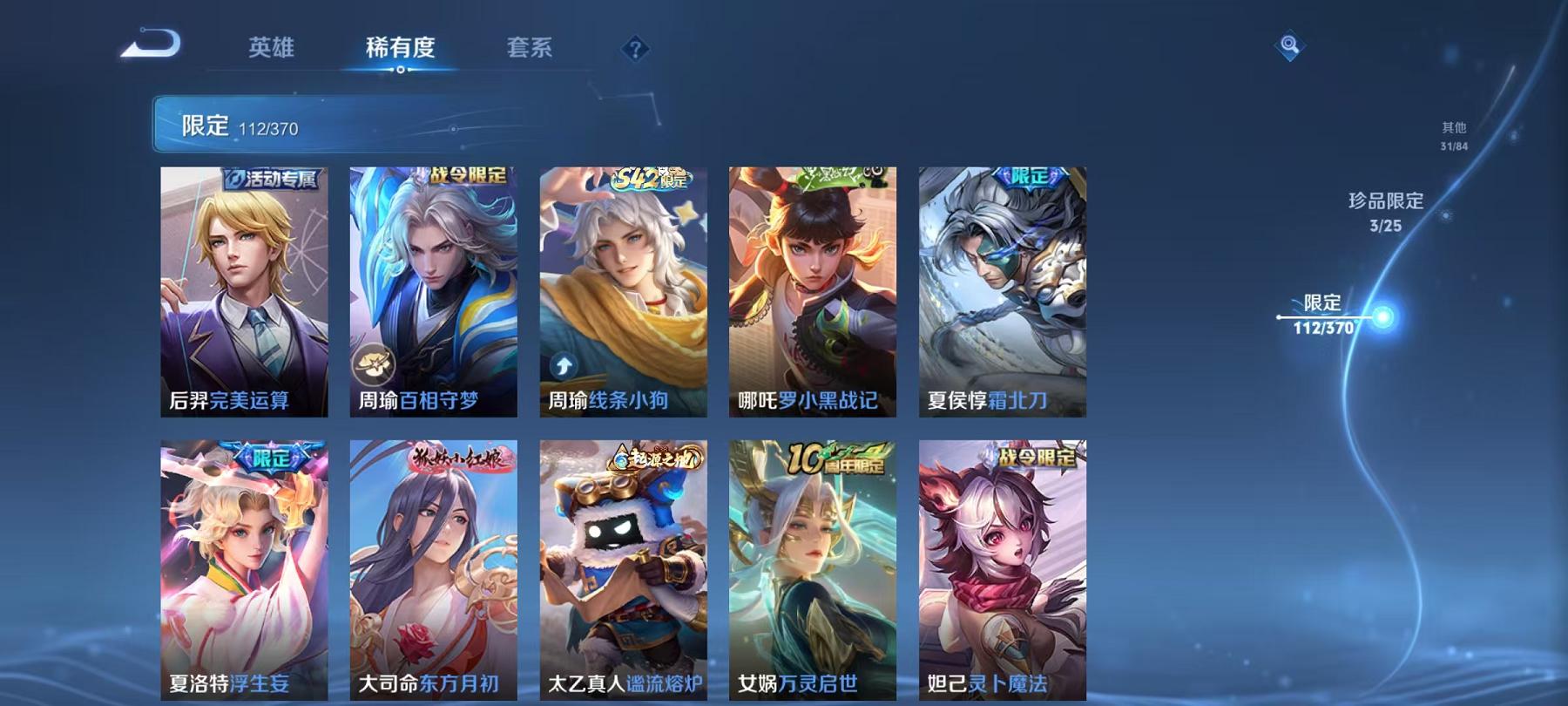Select the 稀有度 tab
Image resolution: width=1568 pixels, height=706 pixels.
point(401,50)
